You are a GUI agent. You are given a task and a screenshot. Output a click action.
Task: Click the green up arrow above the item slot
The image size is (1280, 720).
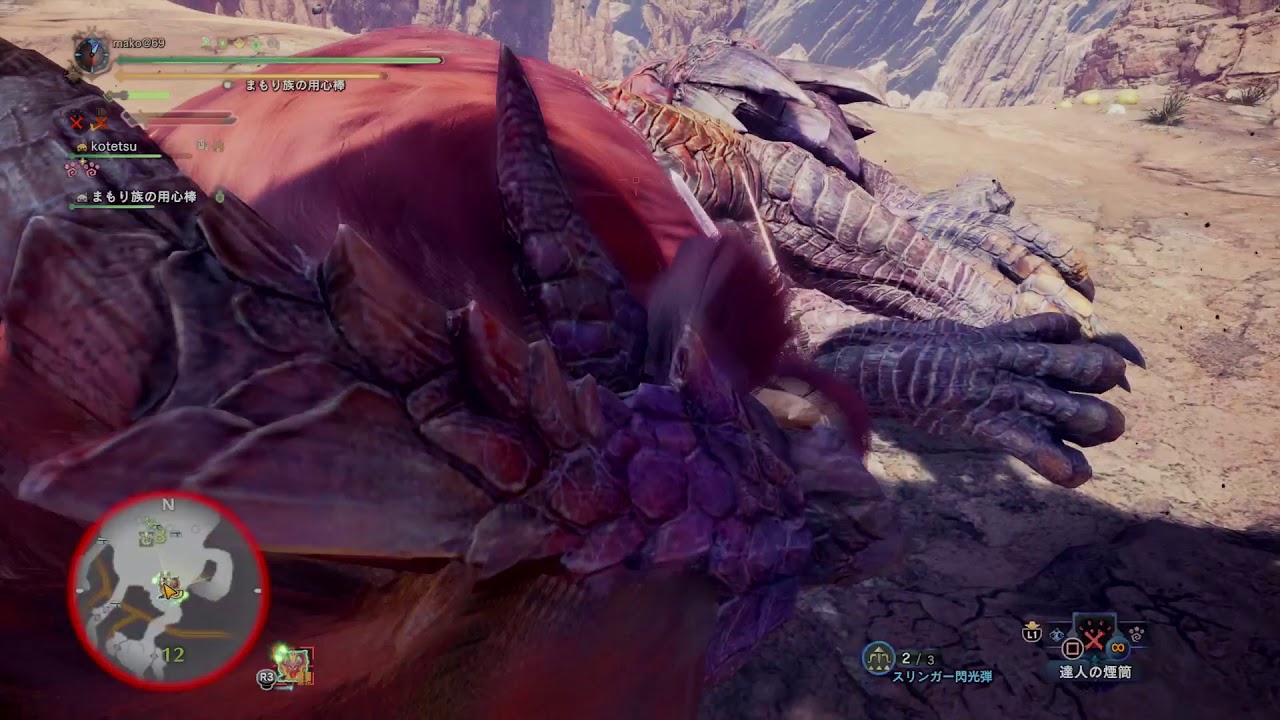pos(1094,660)
